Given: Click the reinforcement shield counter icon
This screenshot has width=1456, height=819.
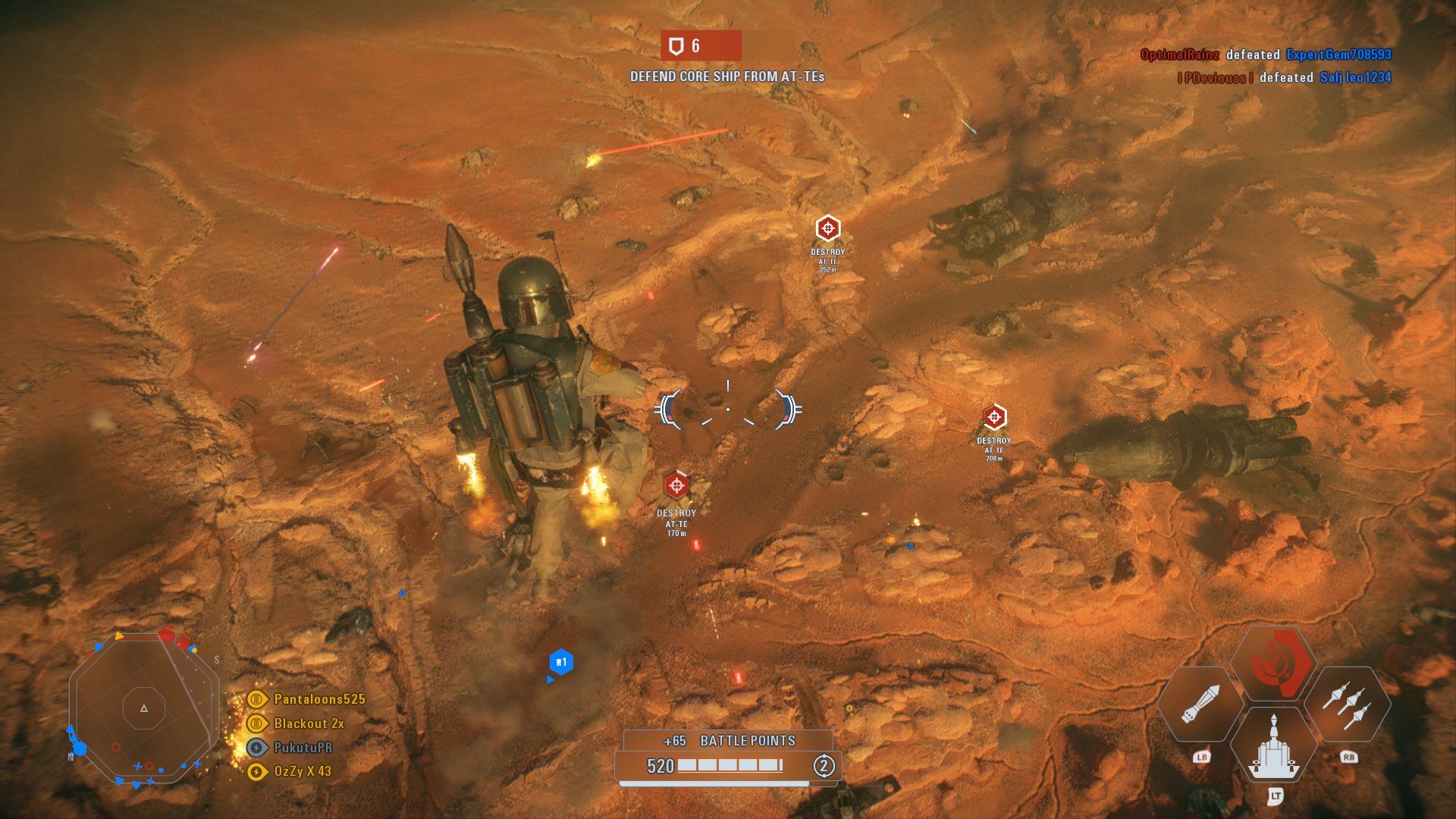Looking at the screenshot, I should point(675,46).
